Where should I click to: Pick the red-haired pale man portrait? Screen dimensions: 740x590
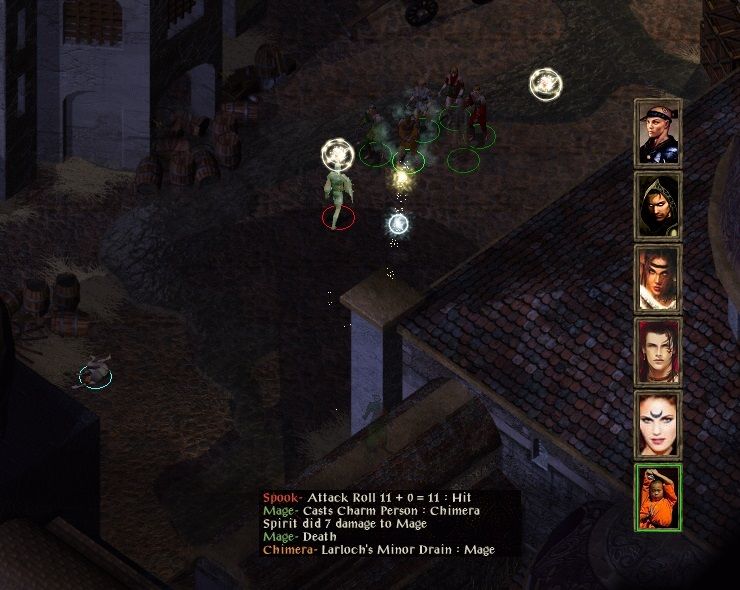coord(658,351)
